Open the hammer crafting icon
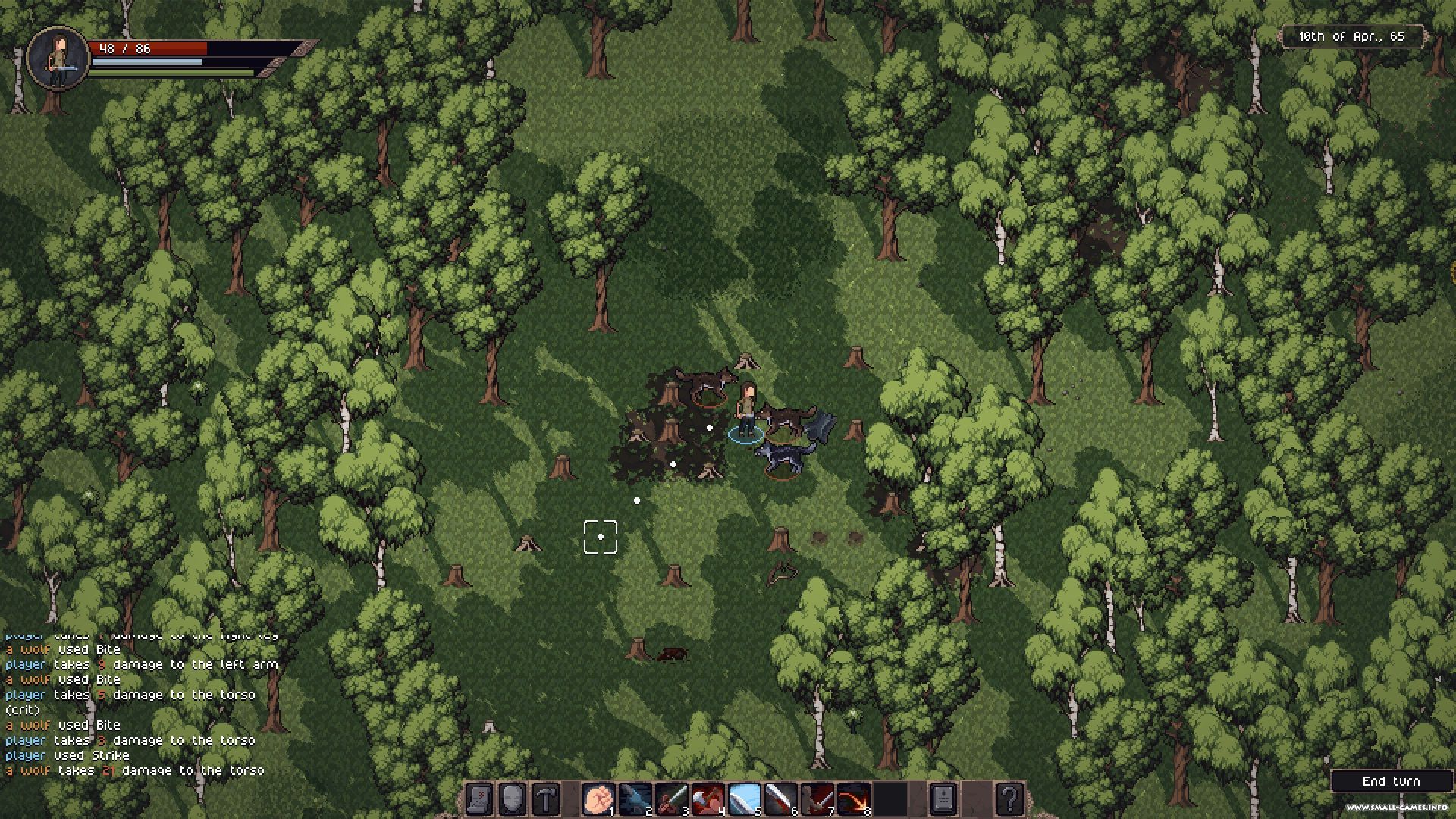The width and height of the screenshot is (1456, 819). [546, 799]
